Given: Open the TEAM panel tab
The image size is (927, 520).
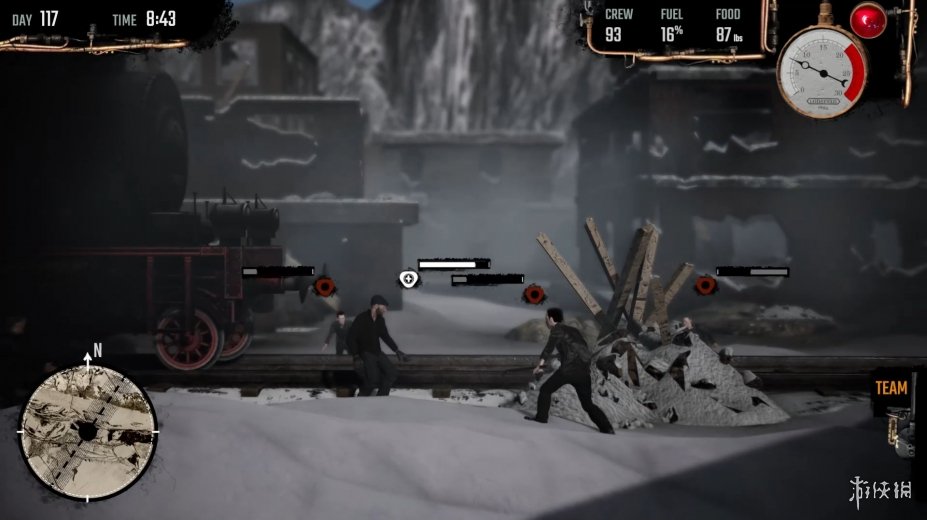Looking at the screenshot, I should pyautogui.click(x=891, y=388).
